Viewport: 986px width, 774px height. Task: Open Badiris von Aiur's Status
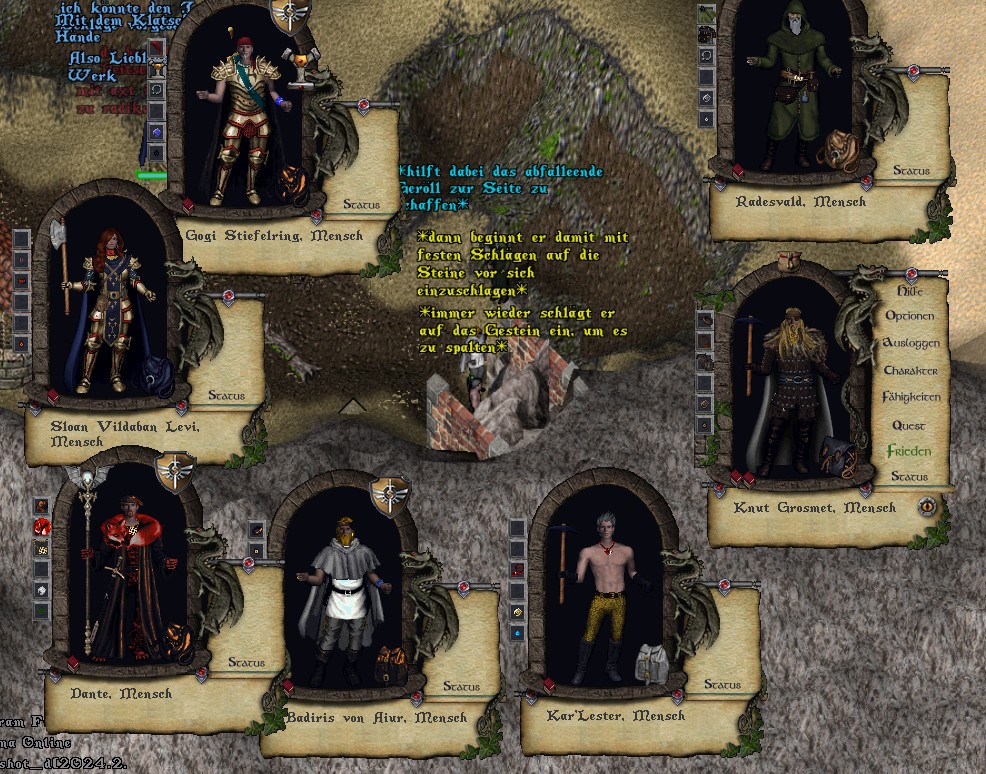point(461,687)
